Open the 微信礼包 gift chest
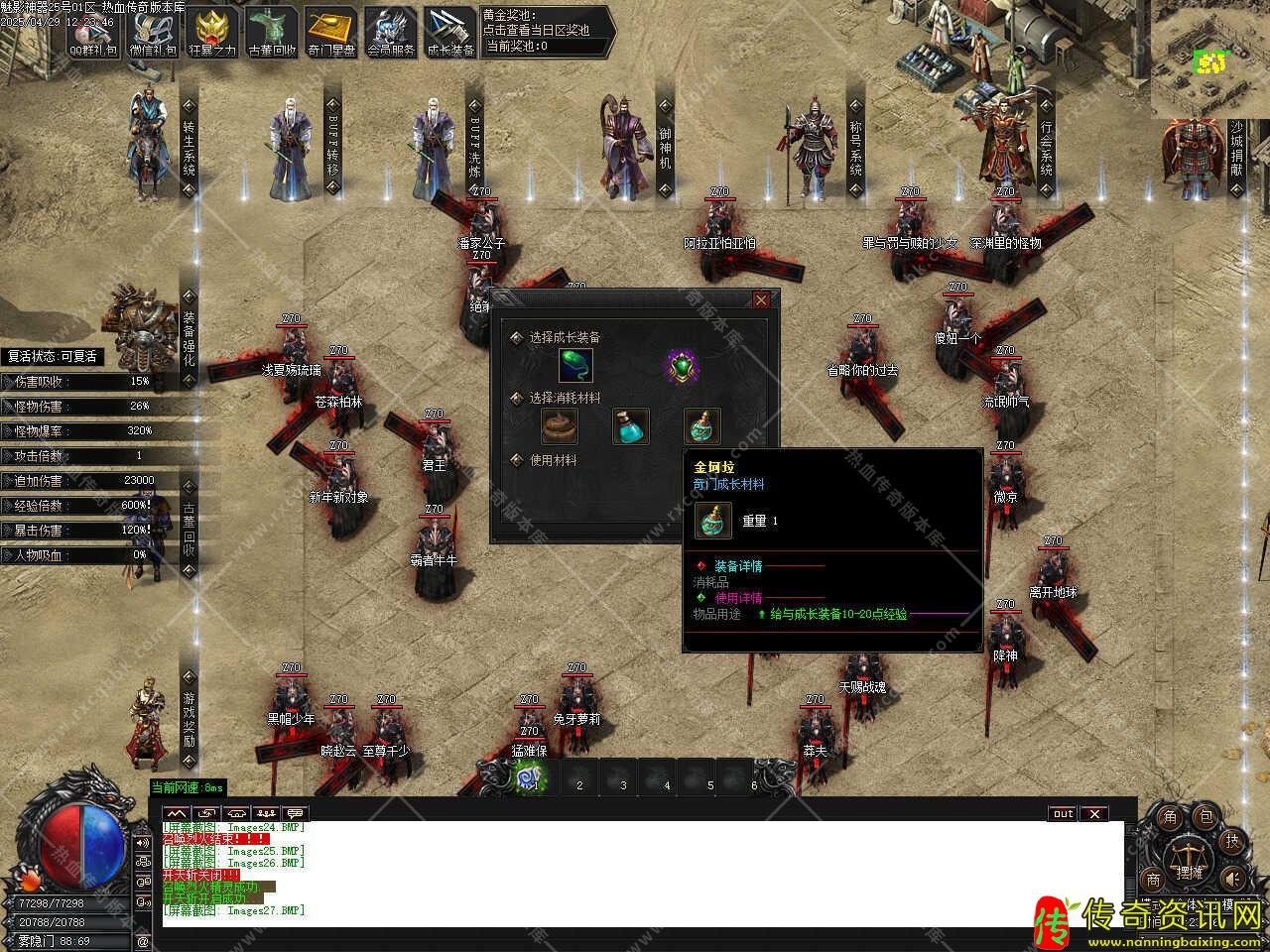1270x952 pixels. click(152, 31)
